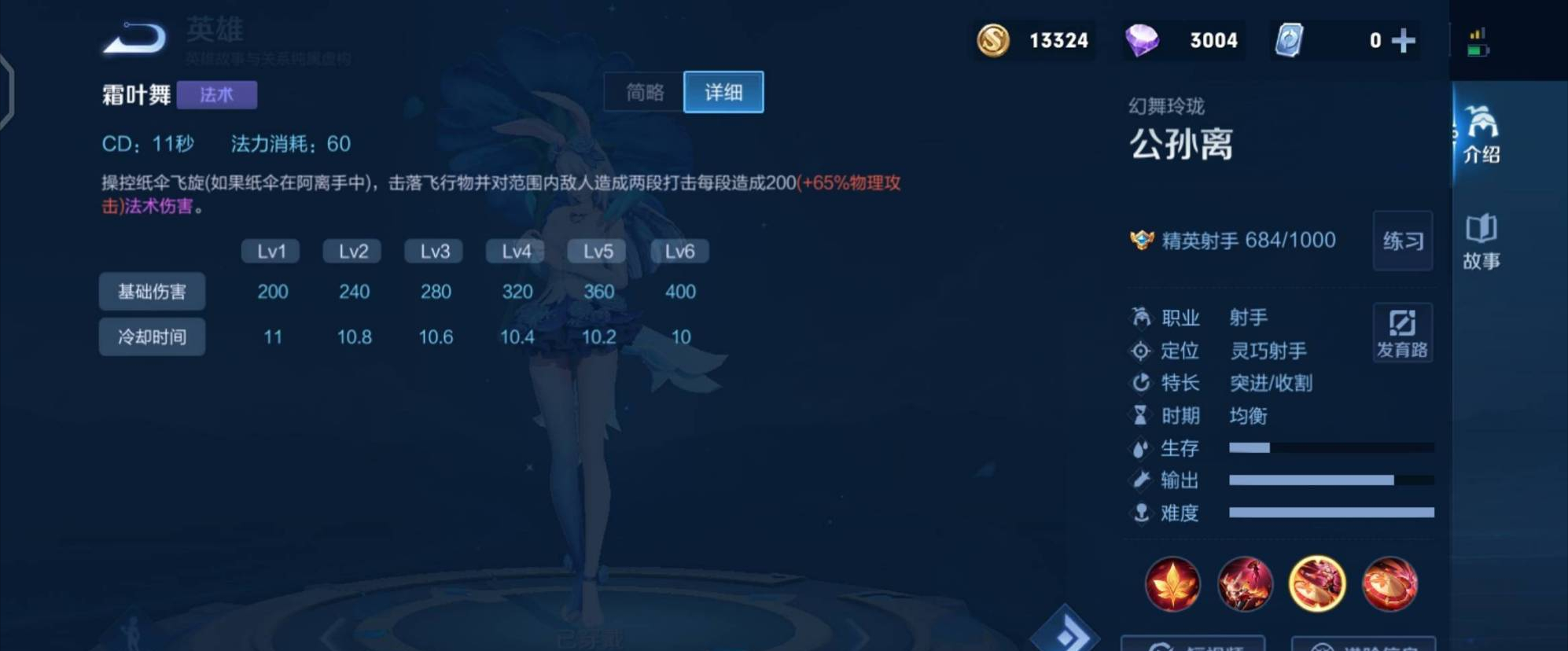Switch to the 故事 story tab
The width and height of the screenshot is (1568, 651).
(x=1482, y=244)
